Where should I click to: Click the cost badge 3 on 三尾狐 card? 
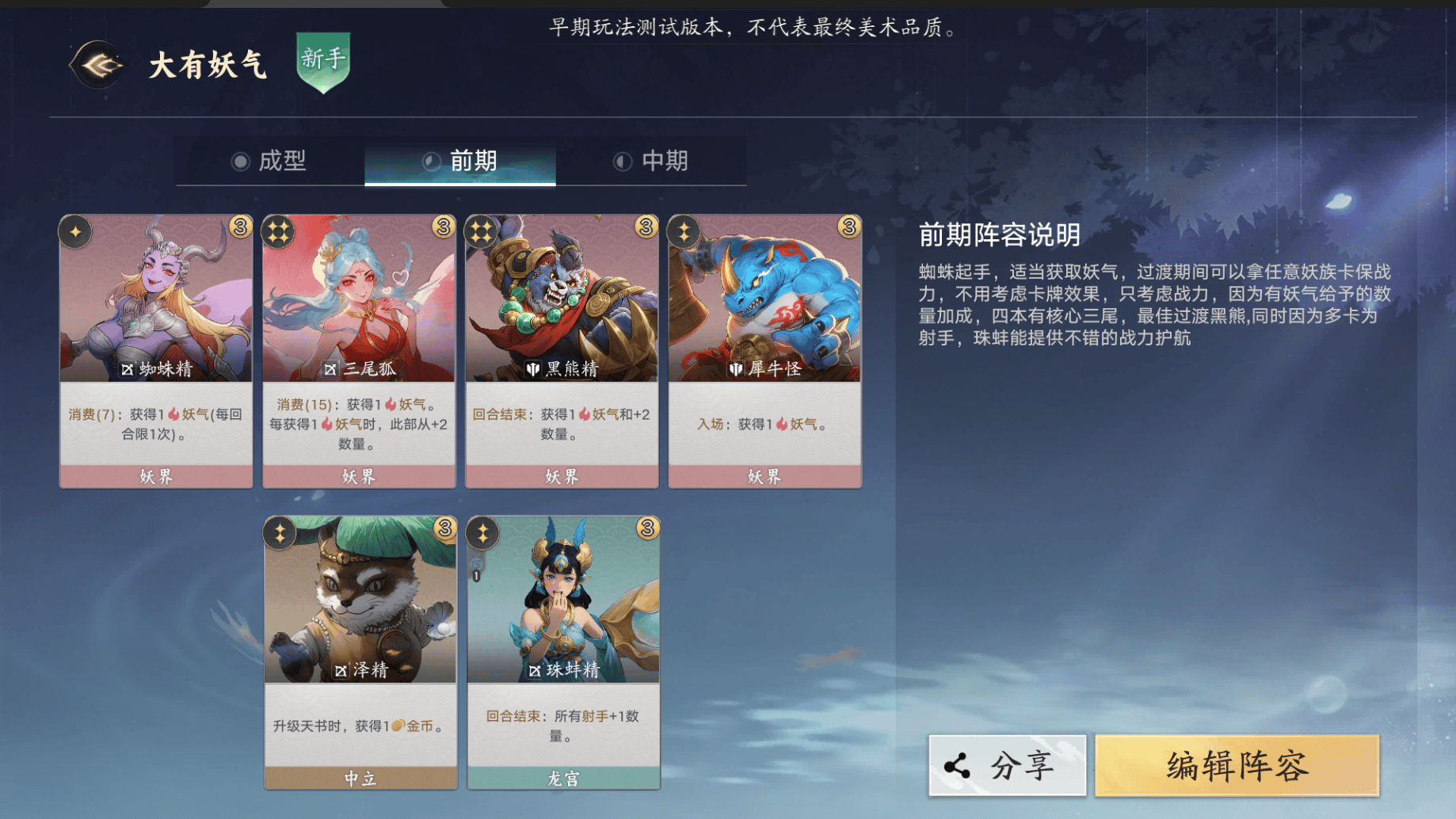click(x=441, y=226)
